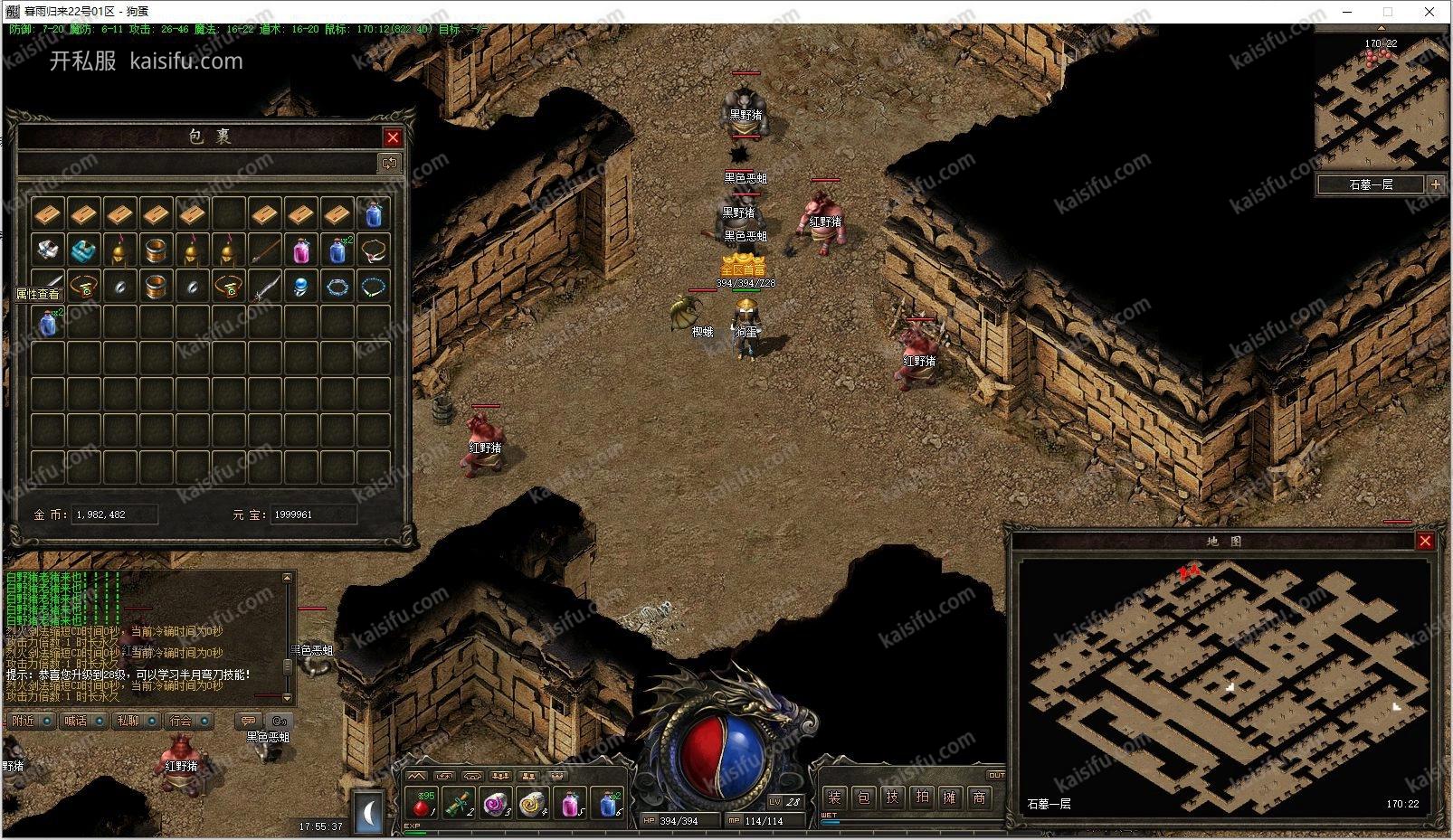Open the 技 skills panel
1453x840 pixels.
click(893, 797)
